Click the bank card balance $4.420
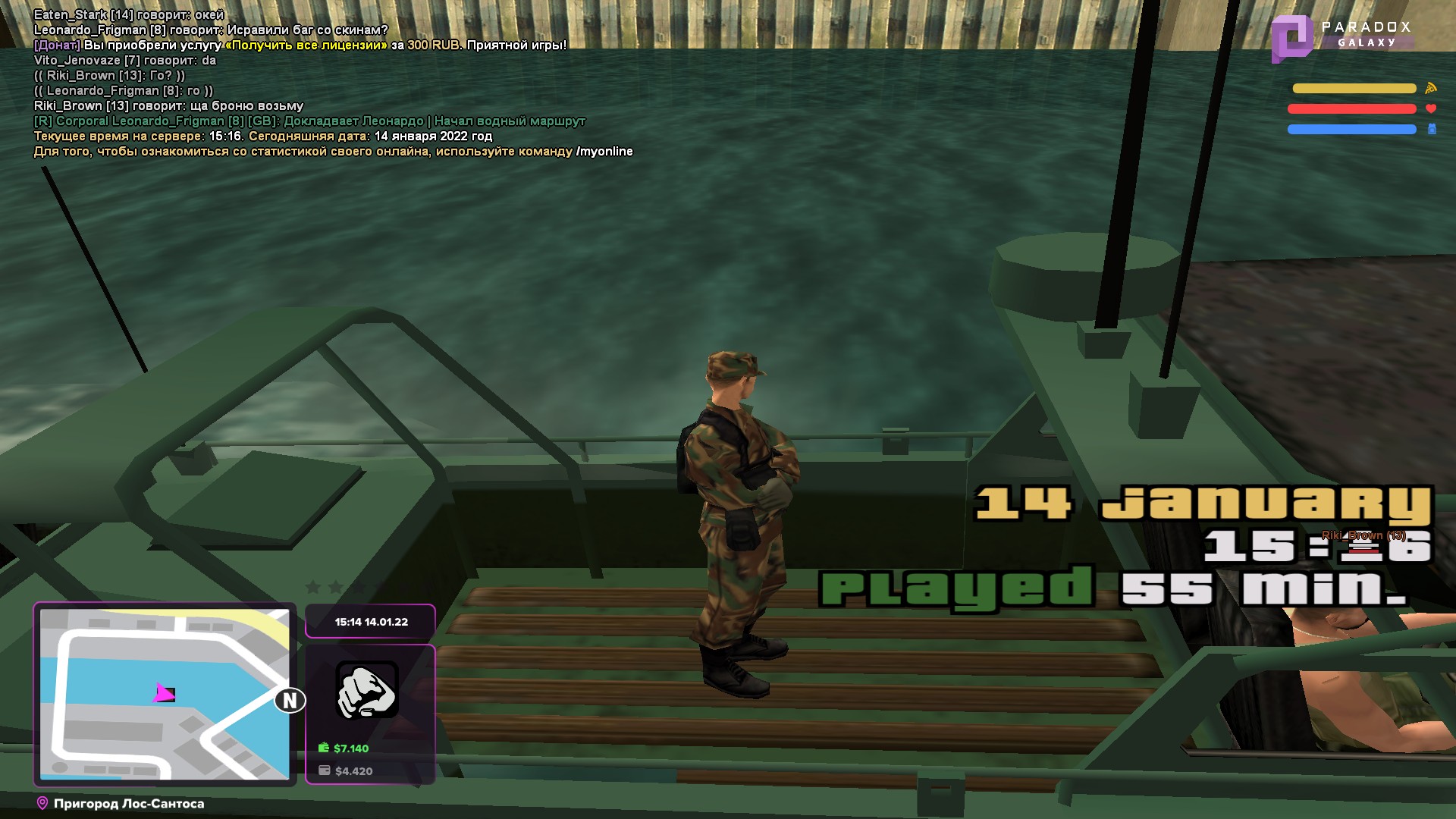 coord(353,771)
